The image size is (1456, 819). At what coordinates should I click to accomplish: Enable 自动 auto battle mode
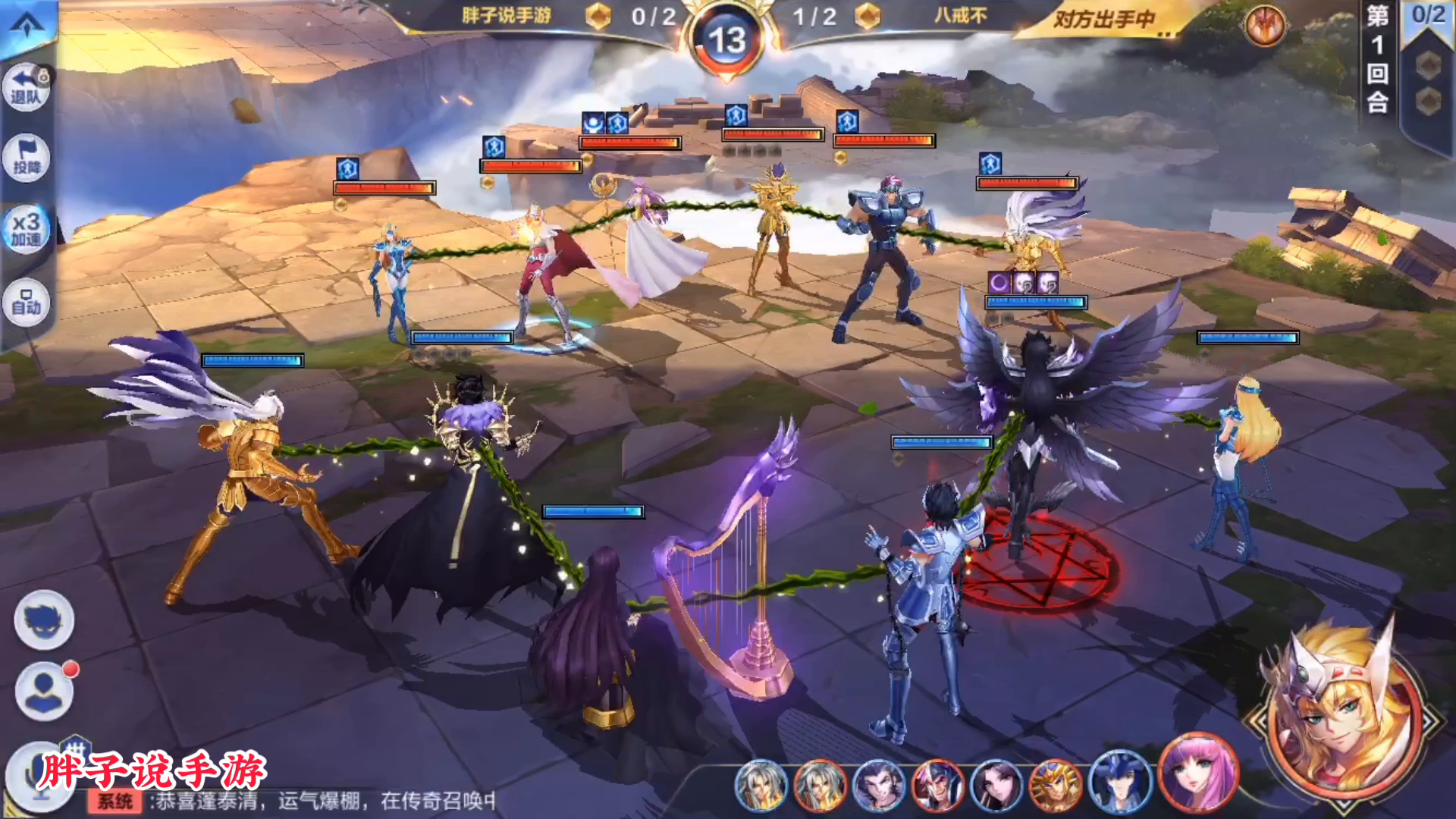[27, 303]
